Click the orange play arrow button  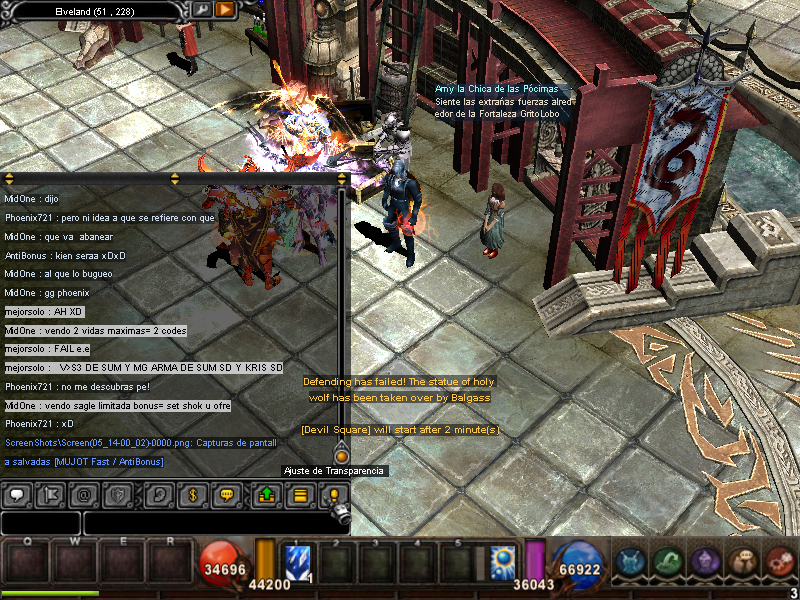point(225,10)
